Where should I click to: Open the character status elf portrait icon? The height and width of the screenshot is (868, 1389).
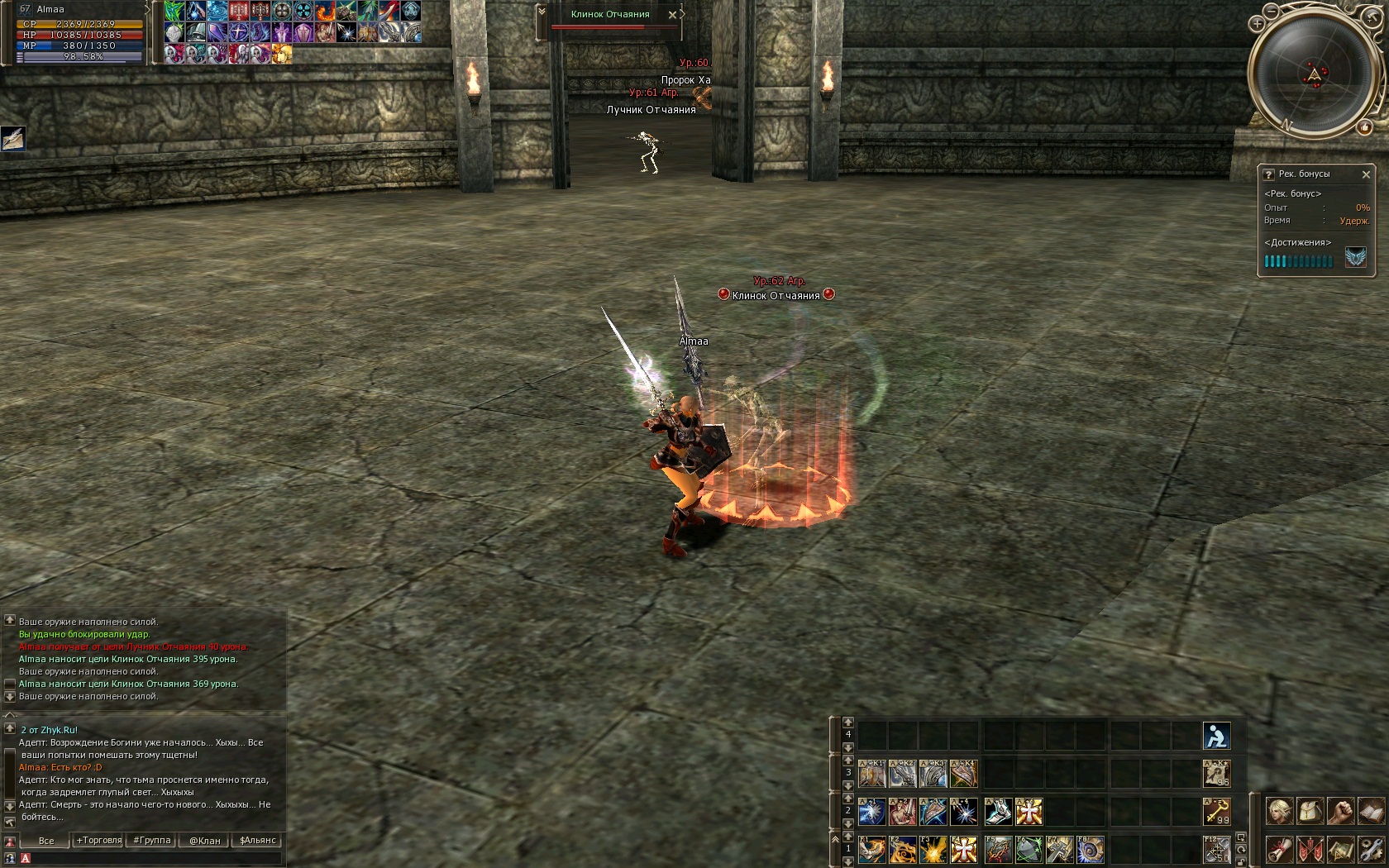[x=1280, y=811]
